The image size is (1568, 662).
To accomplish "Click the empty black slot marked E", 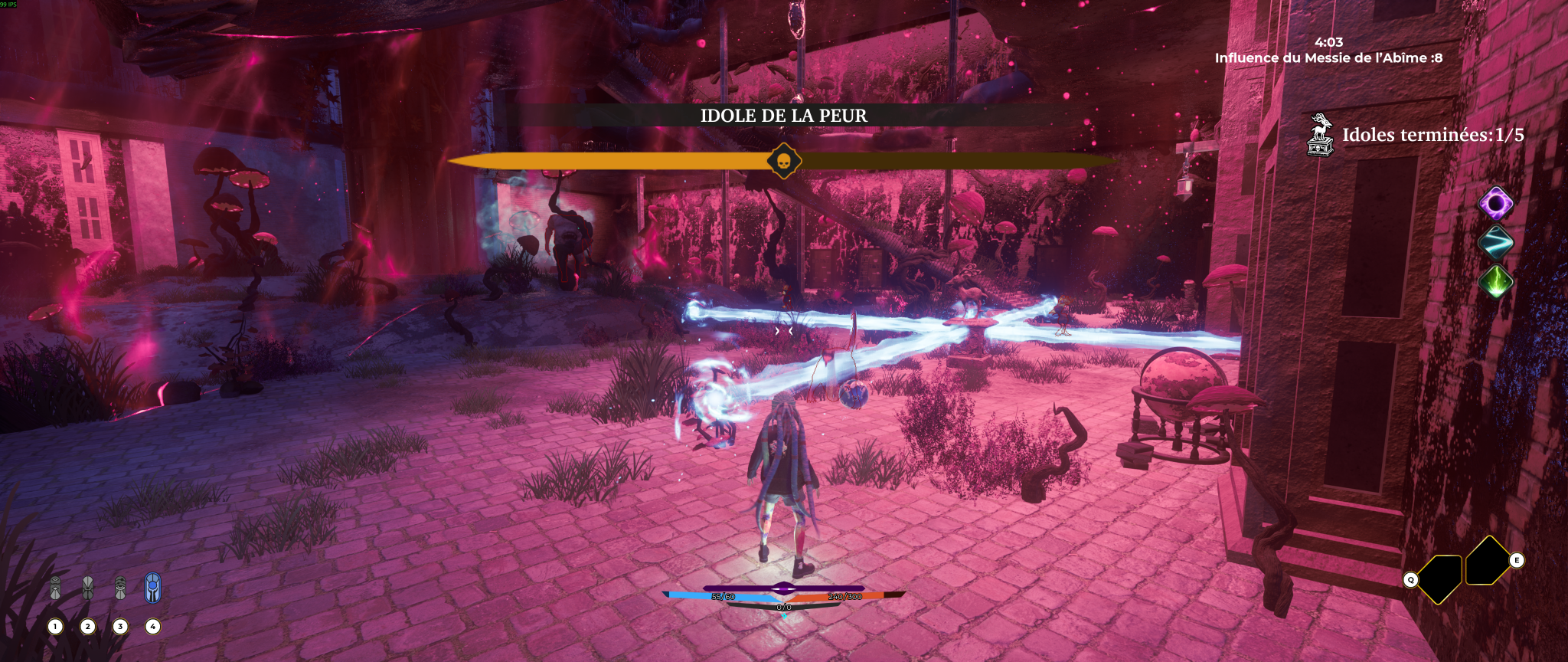I will (x=1488, y=560).
